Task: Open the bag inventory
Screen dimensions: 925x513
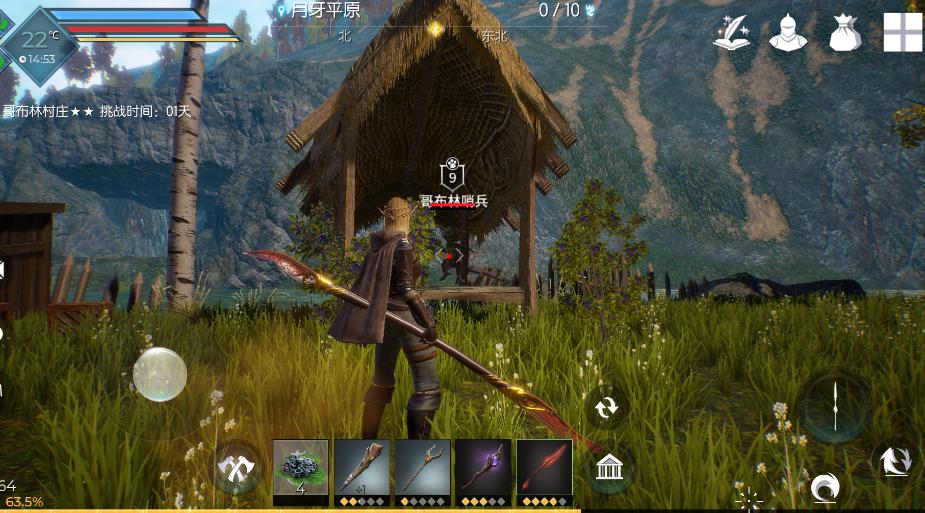Action: [x=845, y=33]
